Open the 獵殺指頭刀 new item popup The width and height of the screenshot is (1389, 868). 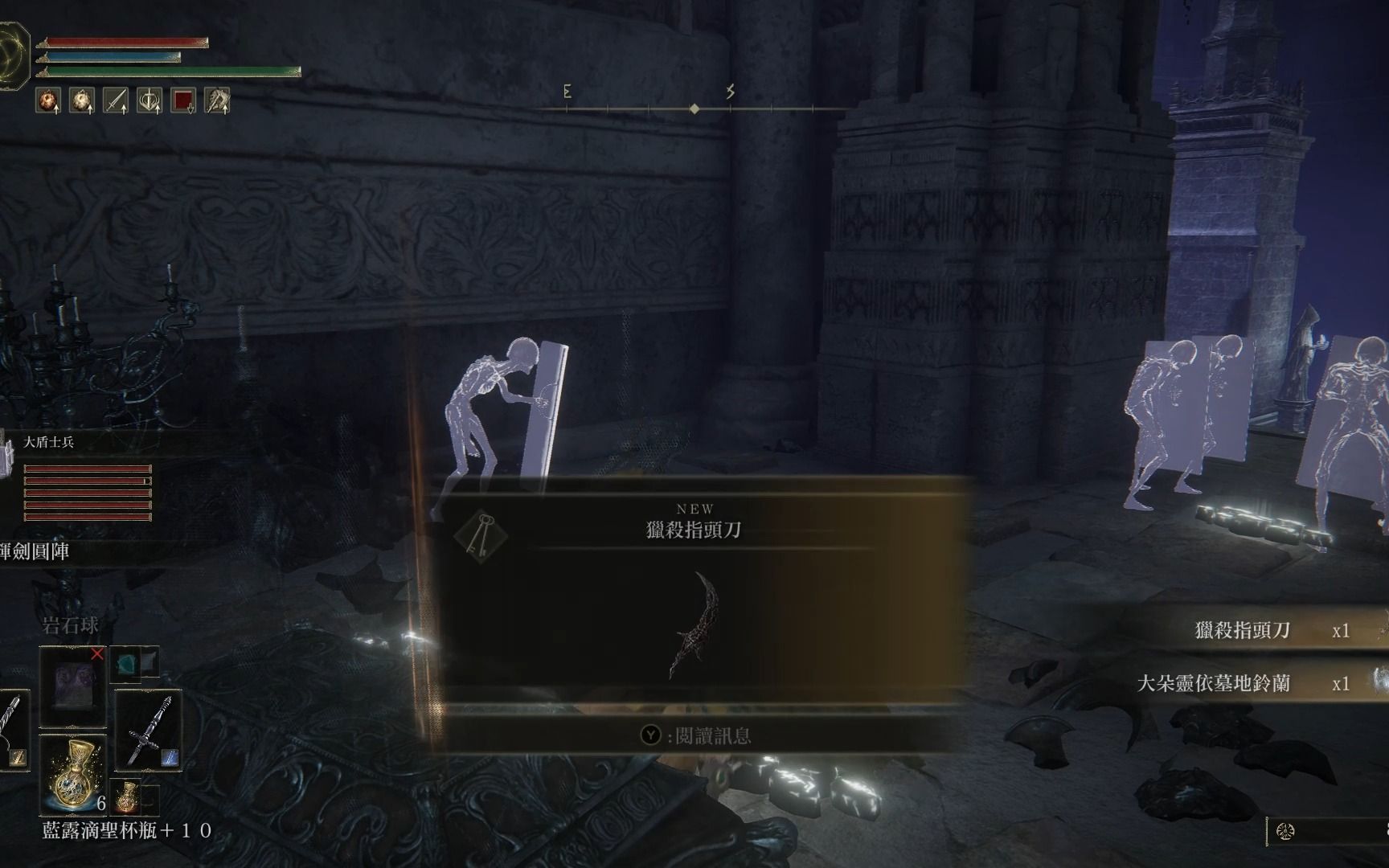coord(694,530)
